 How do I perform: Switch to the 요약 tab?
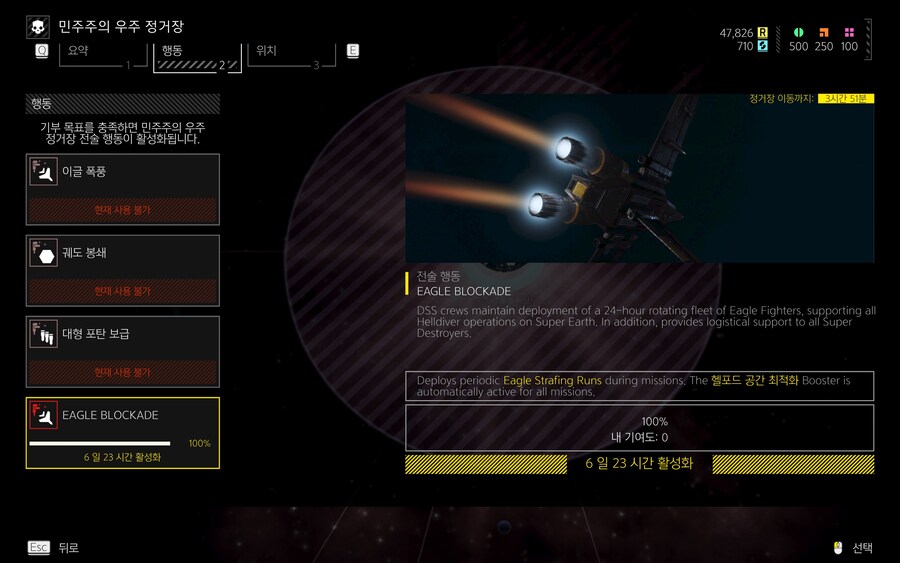pyautogui.click(x=97, y=54)
